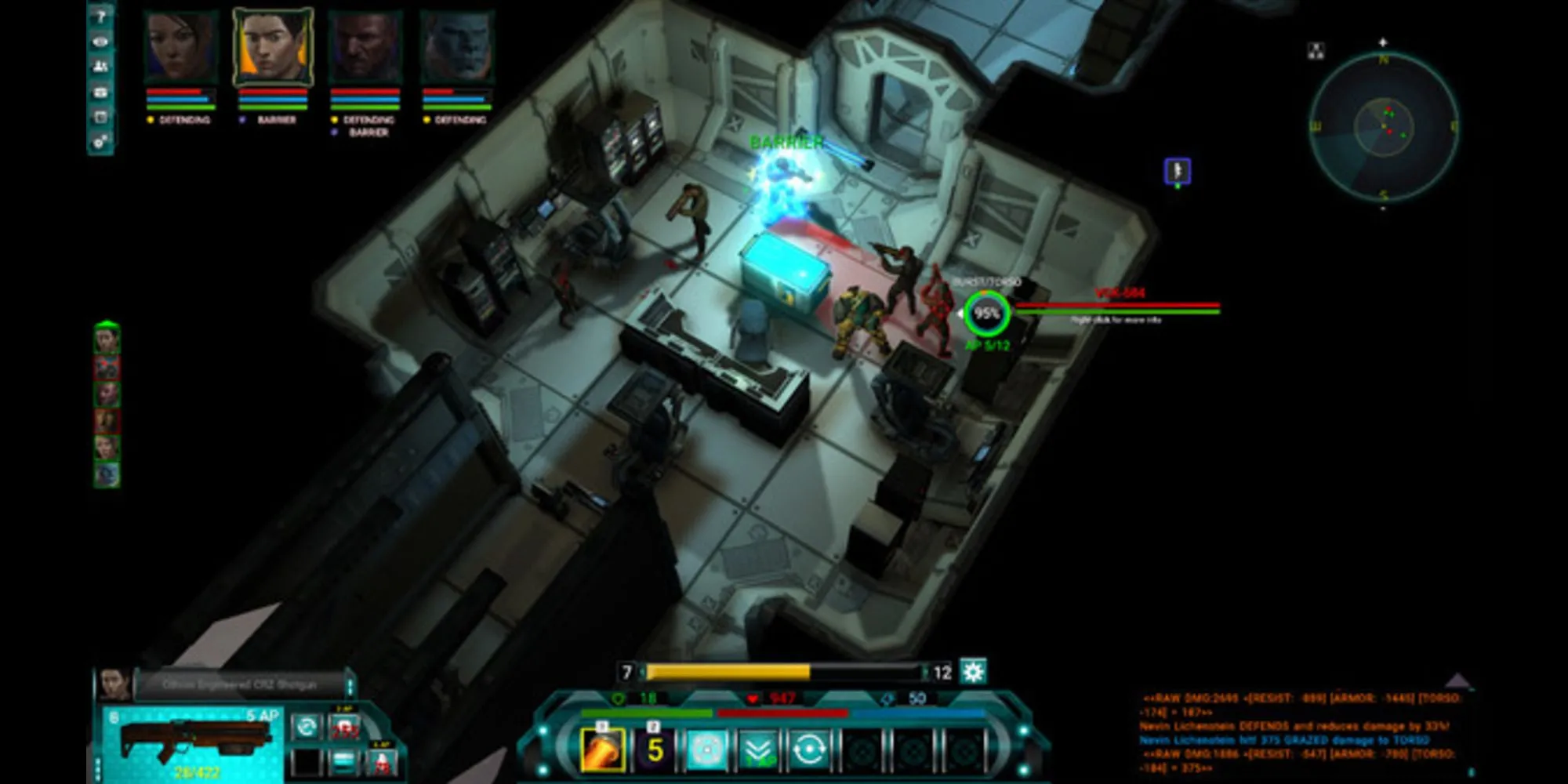Select the bearded squad member portrait
This screenshot has height=784, width=1568.
pos(365,45)
